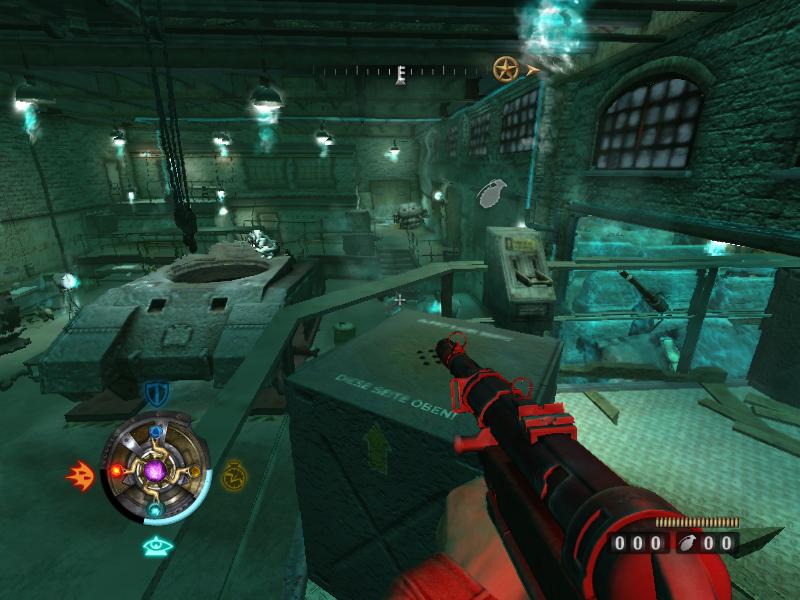Select the grenade icon beside the ammo counter
Image resolution: width=800 pixels, height=600 pixels.
689,543
